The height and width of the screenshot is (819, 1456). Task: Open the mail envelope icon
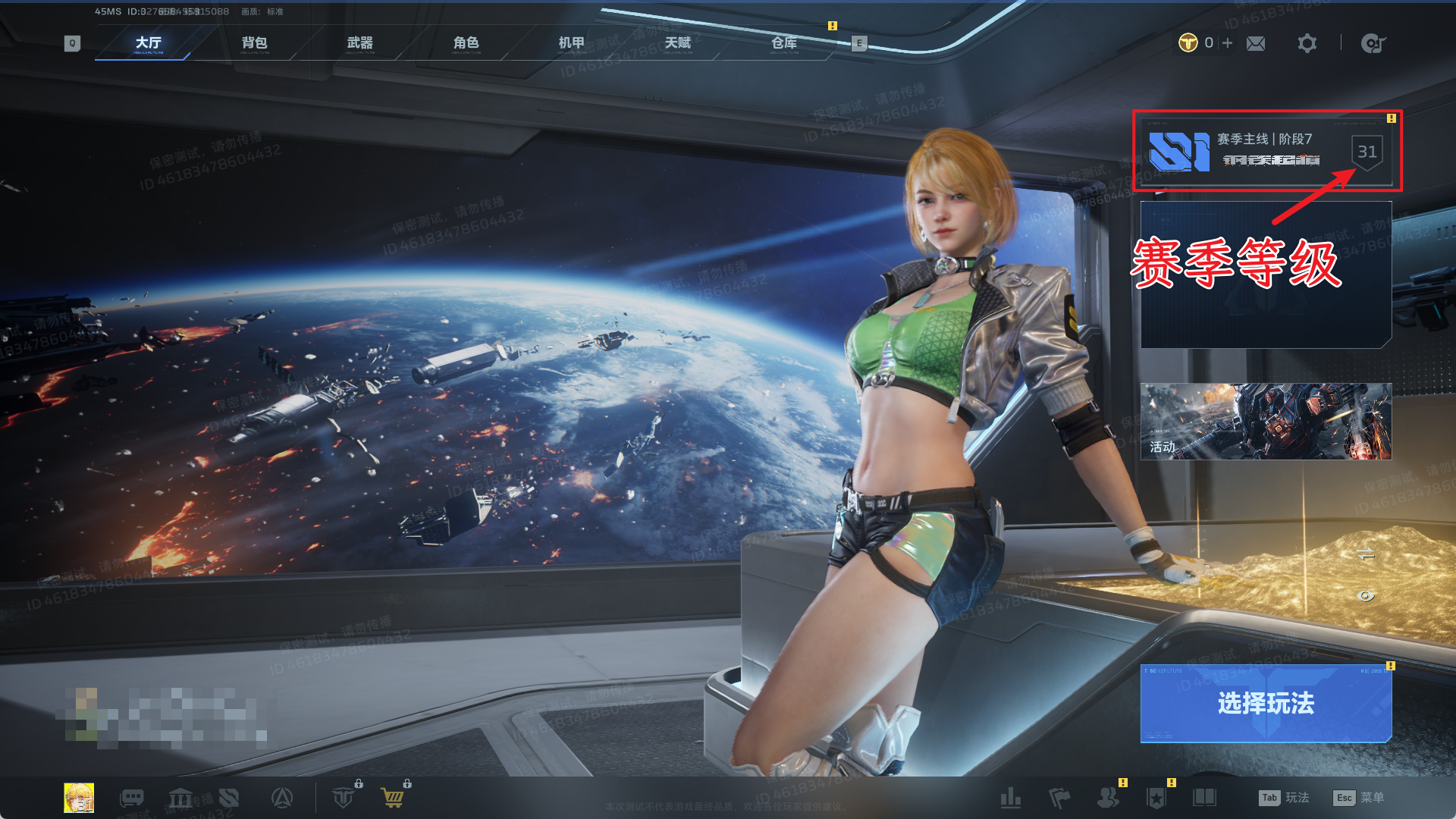pos(1256,44)
